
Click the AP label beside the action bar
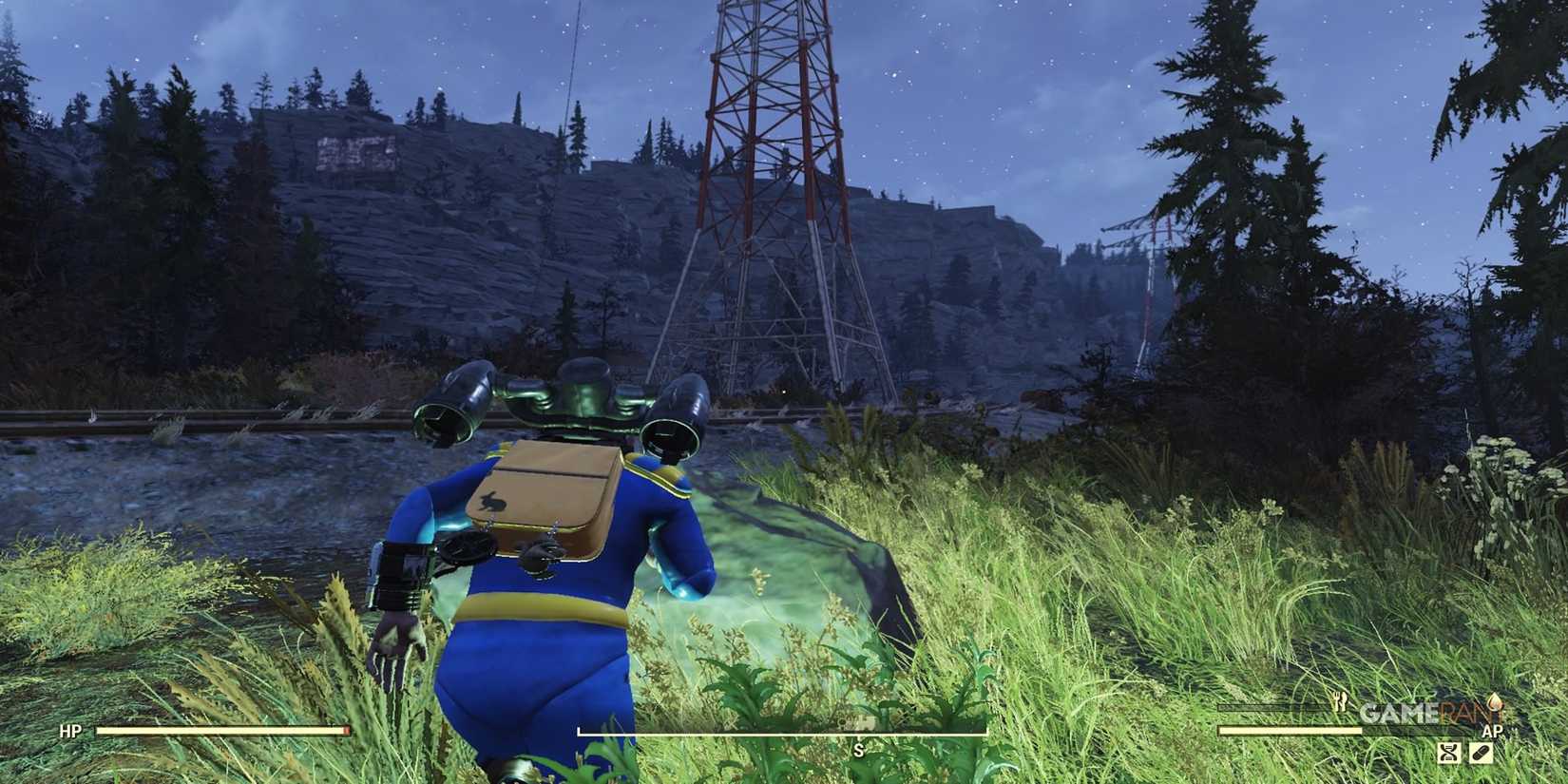[1492, 730]
